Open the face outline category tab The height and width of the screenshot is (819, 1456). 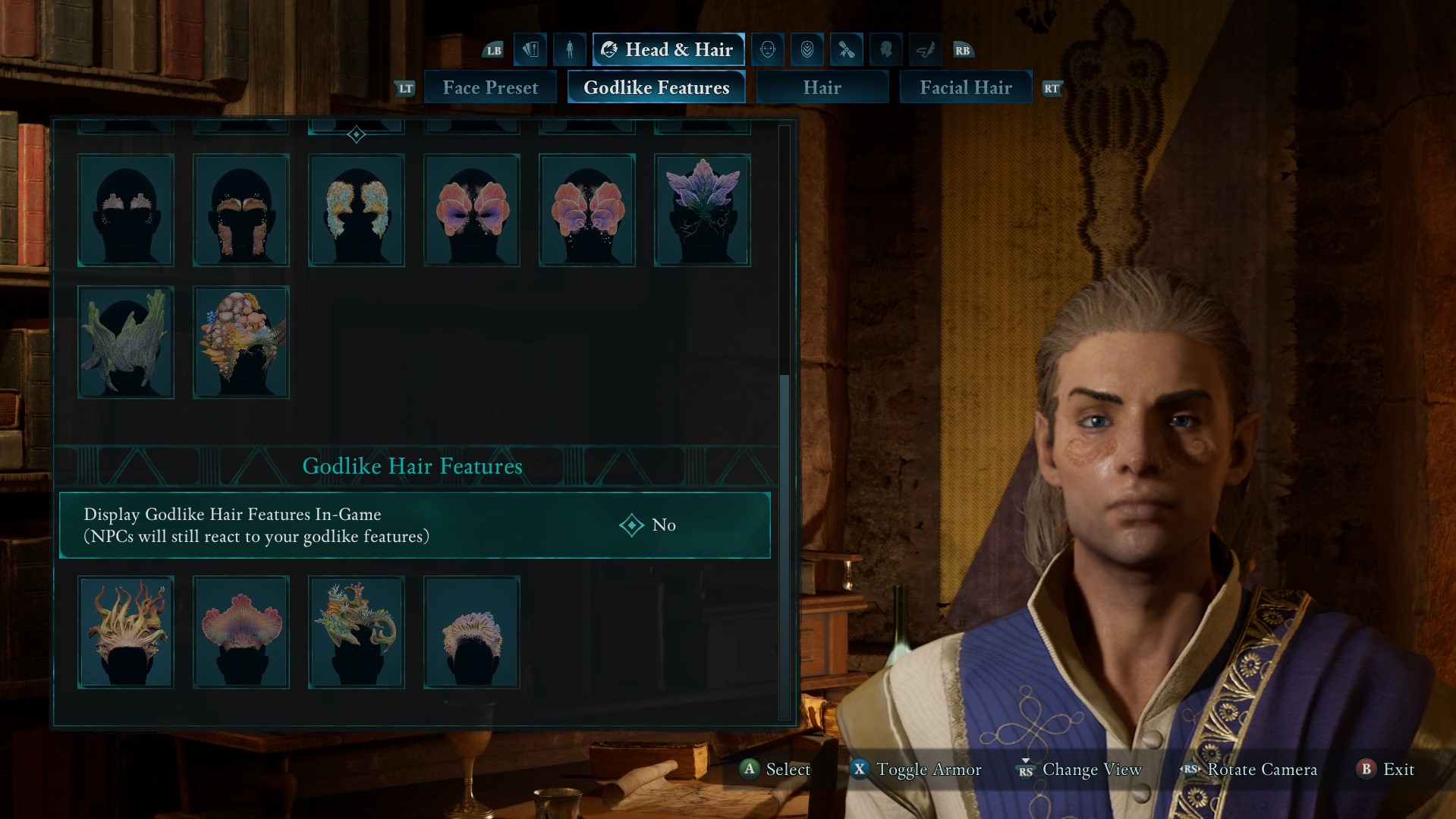[768, 50]
